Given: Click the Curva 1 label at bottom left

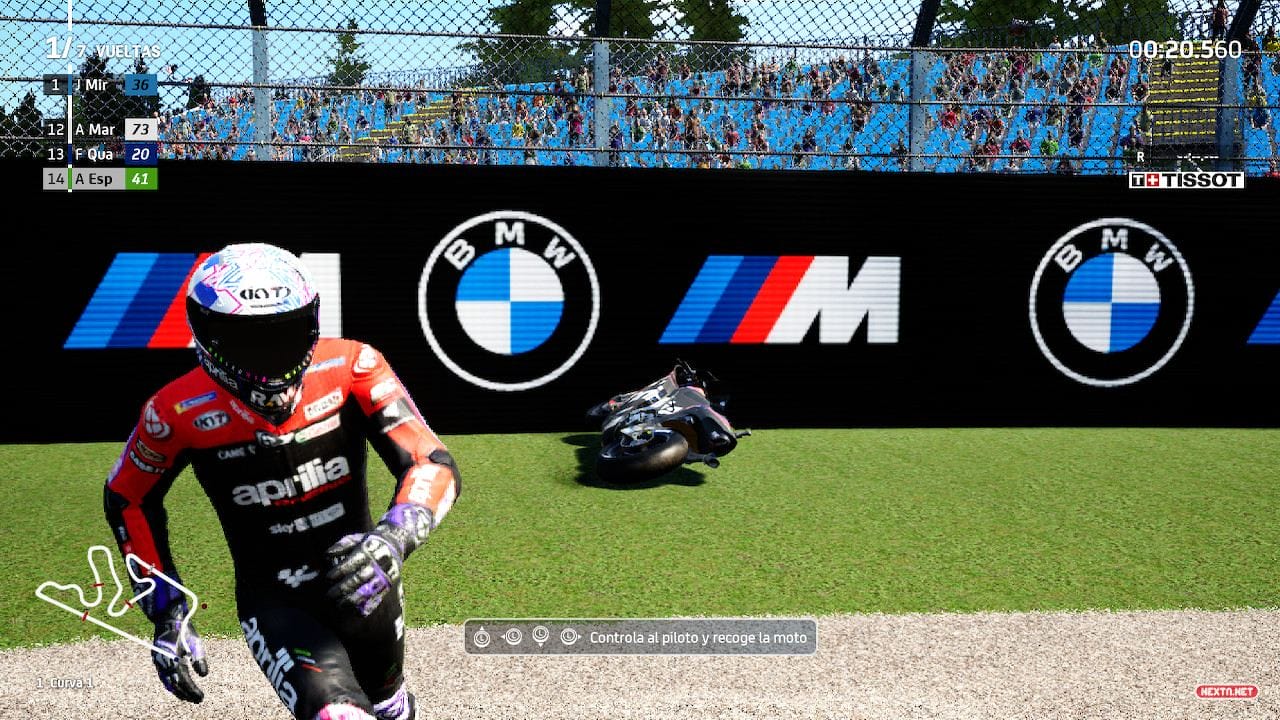Looking at the screenshot, I should point(67,683).
